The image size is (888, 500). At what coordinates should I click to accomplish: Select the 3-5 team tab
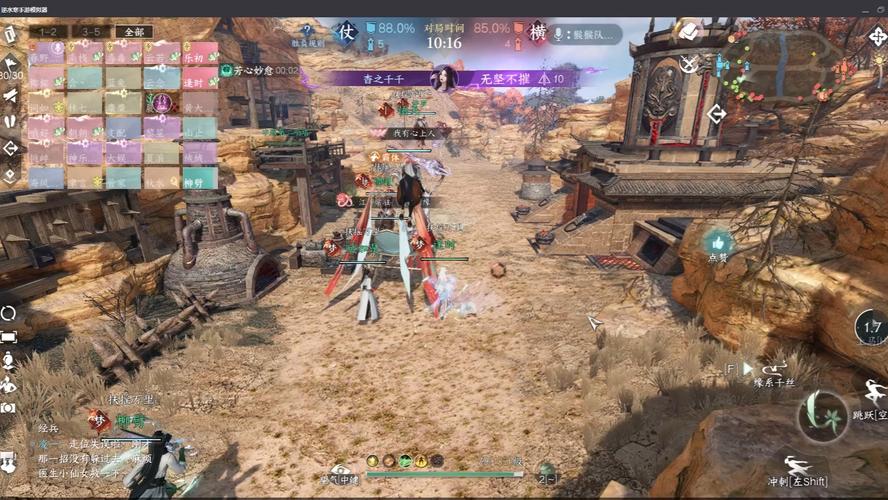(x=91, y=32)
